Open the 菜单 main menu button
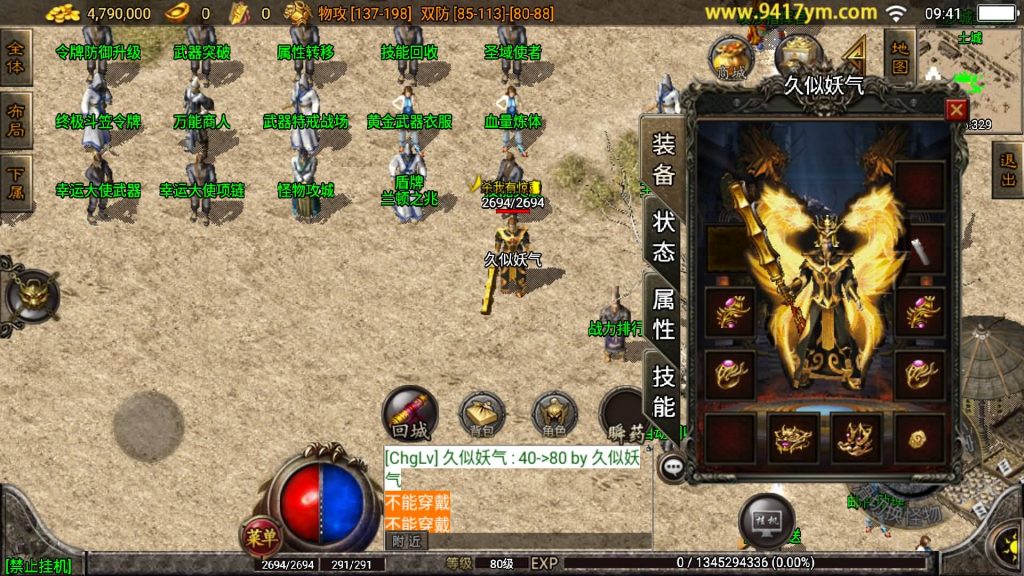The image size is (1024, 576). coord(261,537)
